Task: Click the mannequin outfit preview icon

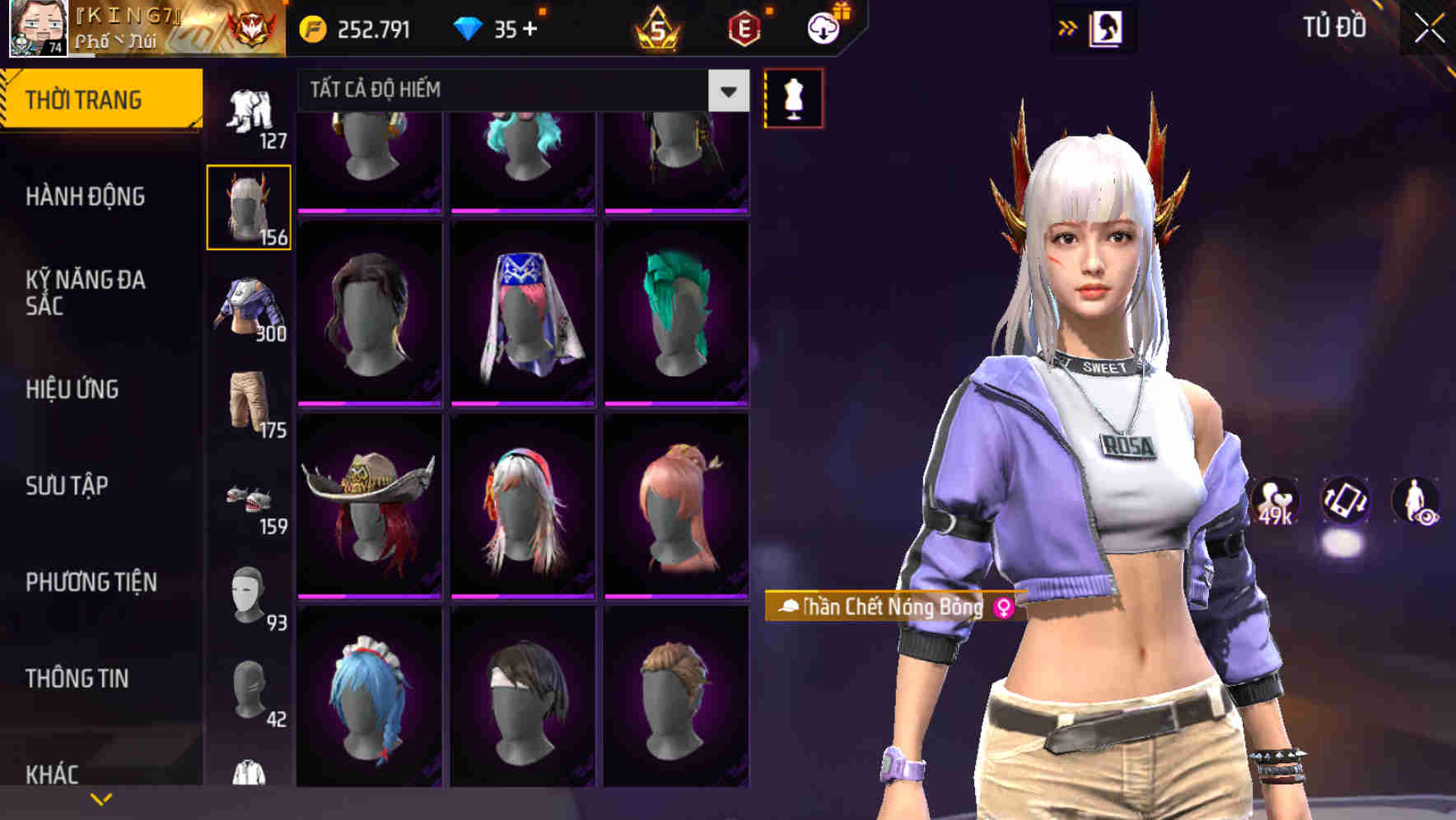Action: [793, 99]
